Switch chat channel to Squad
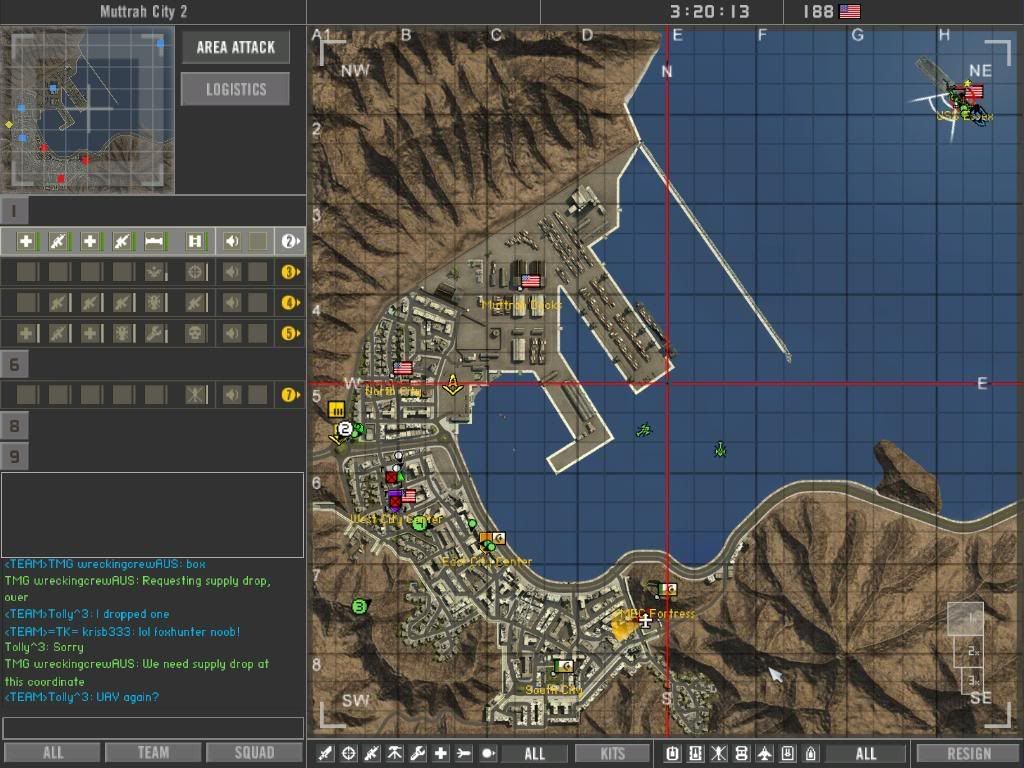Screen dimensions: 1024x768 click(x=253, y=753)
